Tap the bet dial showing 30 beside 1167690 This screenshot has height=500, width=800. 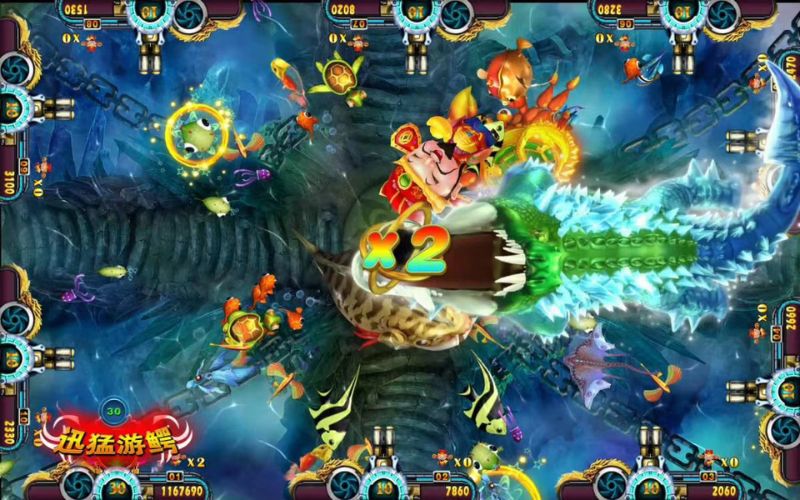pos(117,485)
